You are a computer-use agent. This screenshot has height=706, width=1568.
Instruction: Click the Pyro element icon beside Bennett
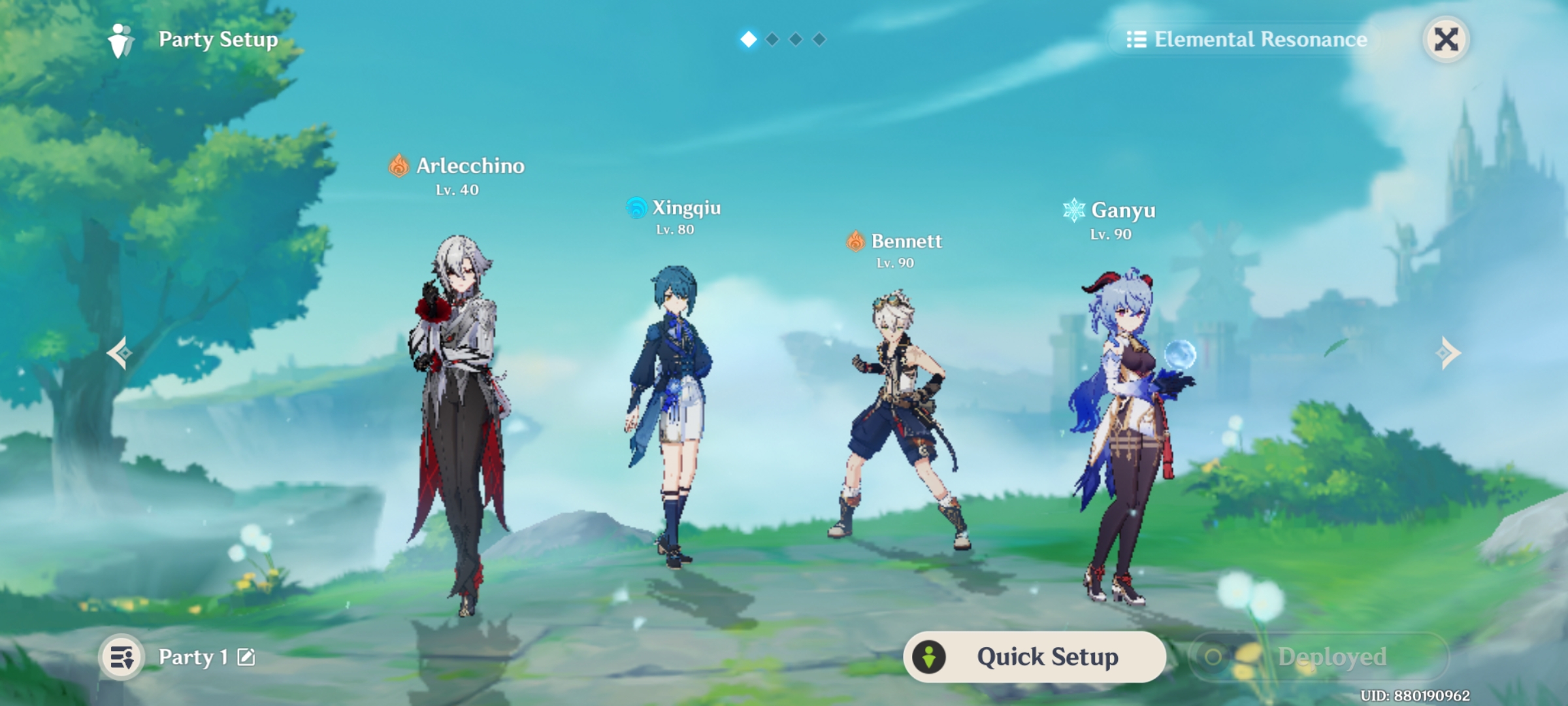857,241
